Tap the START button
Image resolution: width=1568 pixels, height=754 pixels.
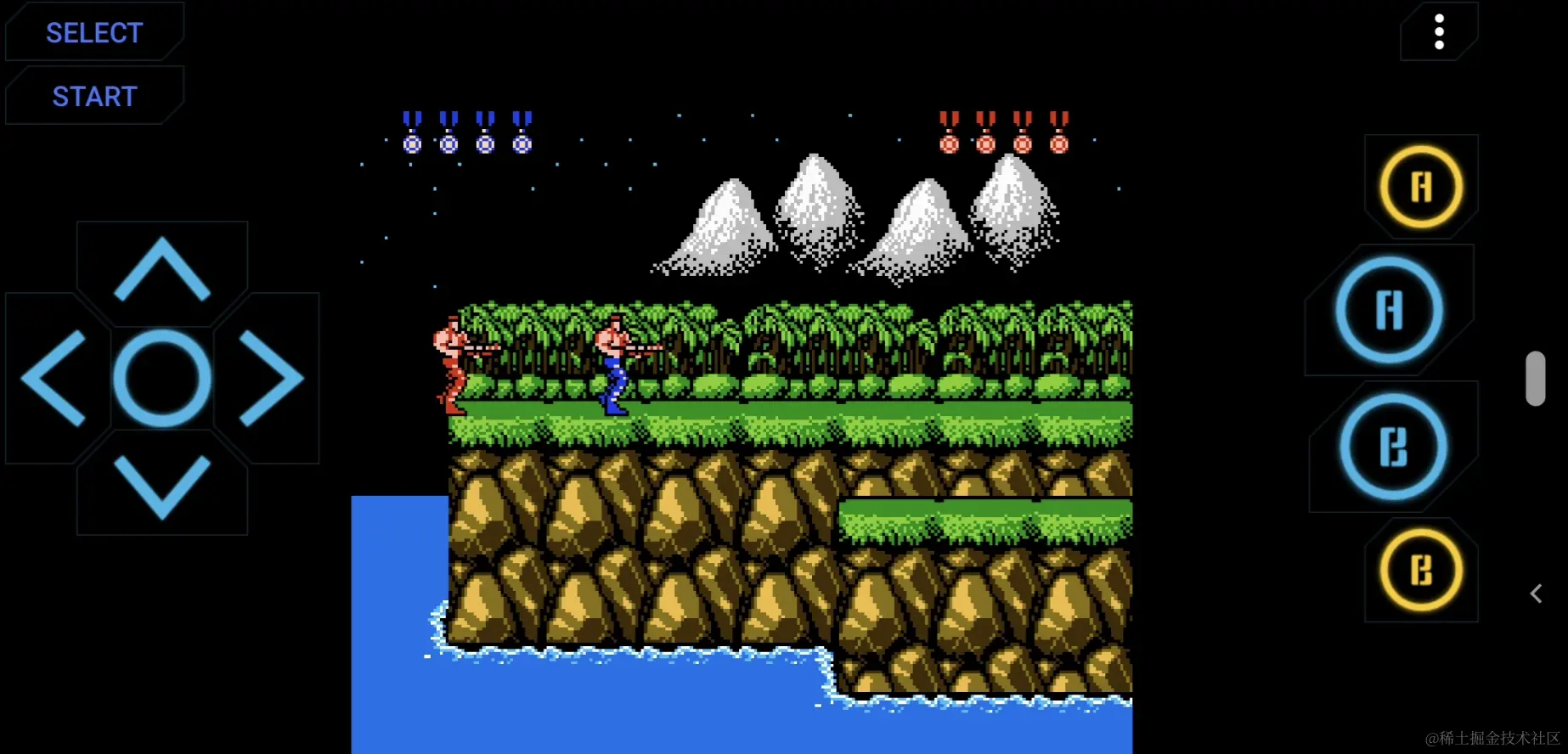click(x=94, y=97)
